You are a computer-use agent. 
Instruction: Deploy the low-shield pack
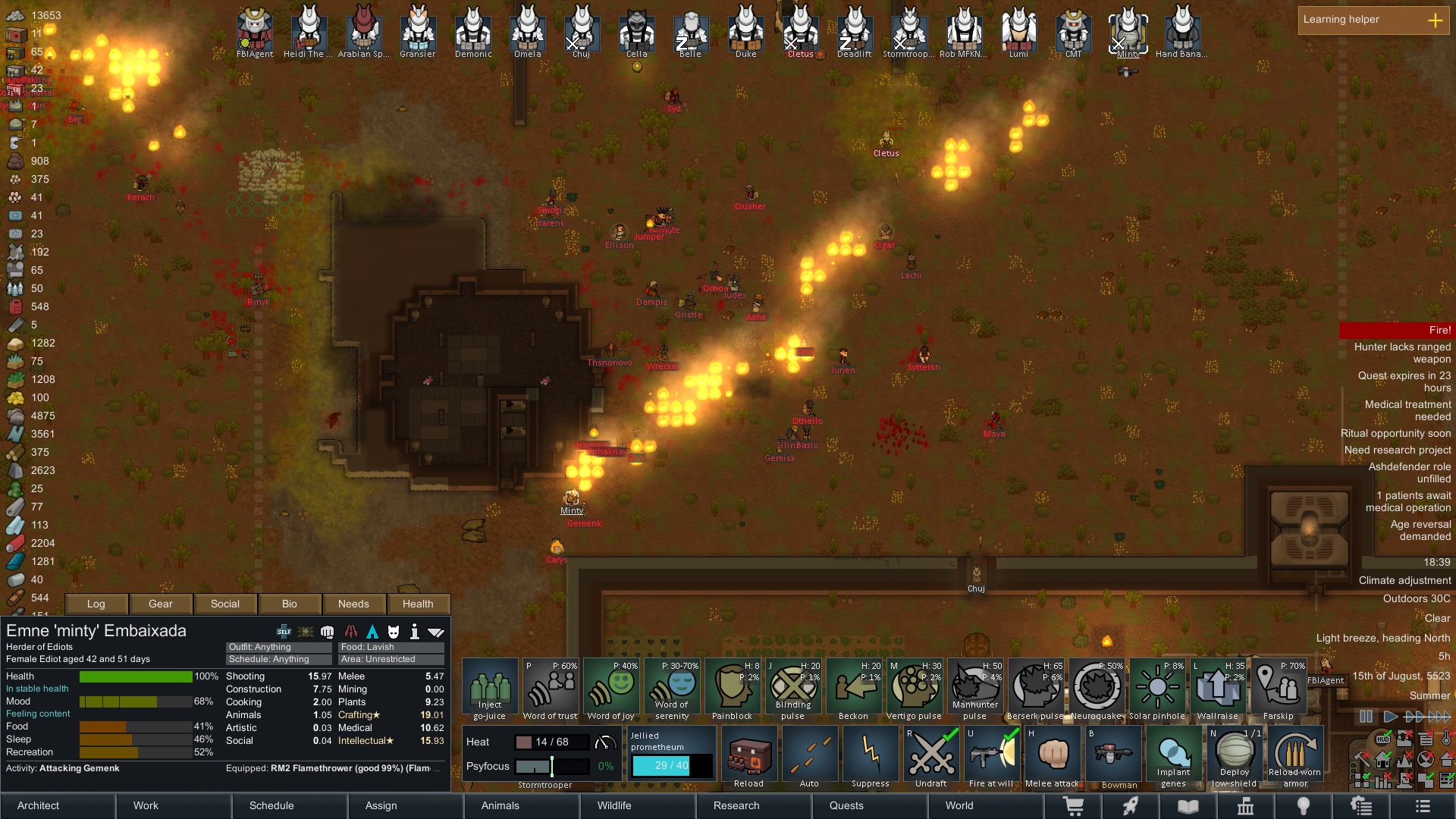[1234, 757]
